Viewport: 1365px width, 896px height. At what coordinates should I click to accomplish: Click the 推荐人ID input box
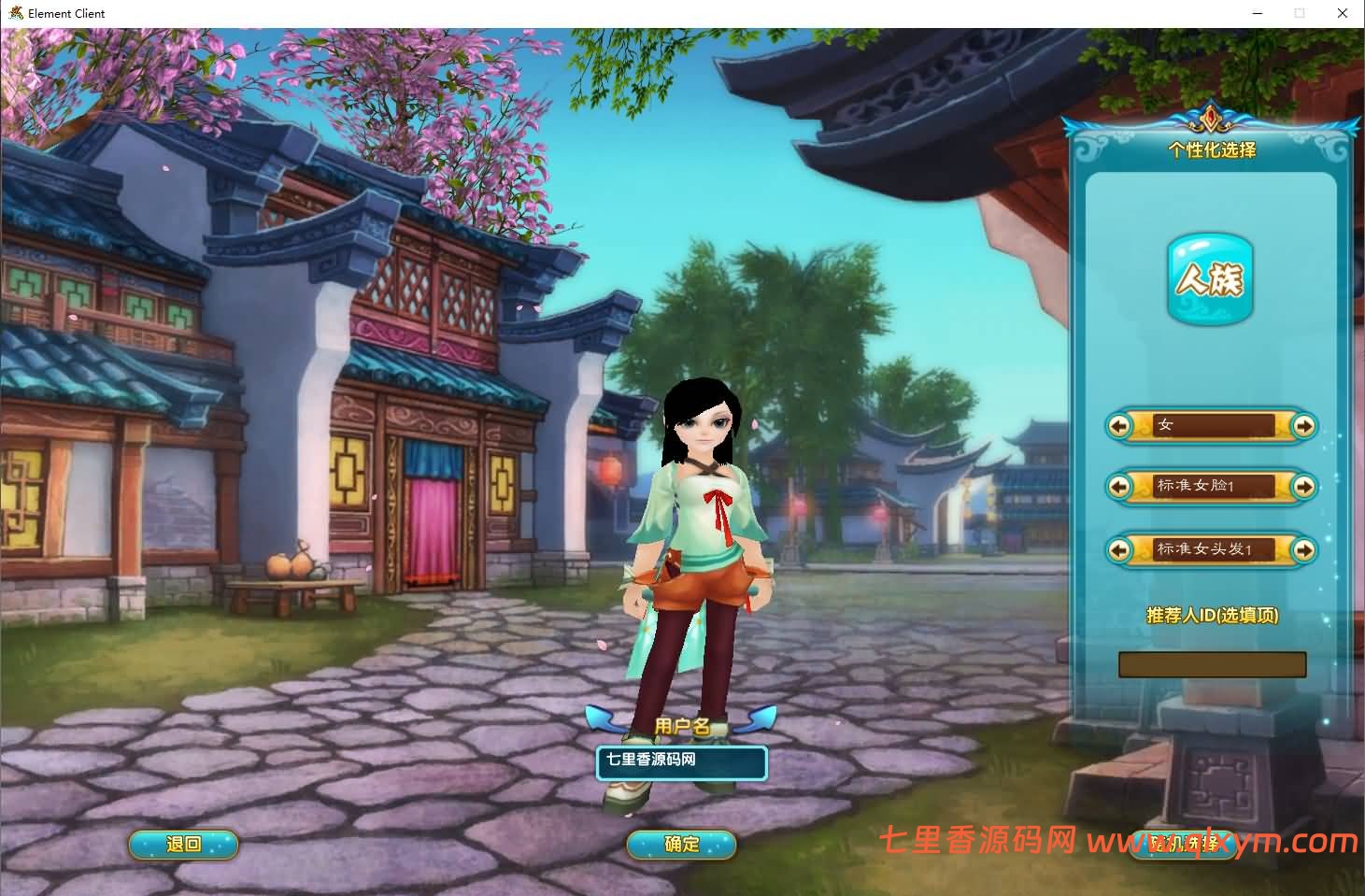point(1212,664)
